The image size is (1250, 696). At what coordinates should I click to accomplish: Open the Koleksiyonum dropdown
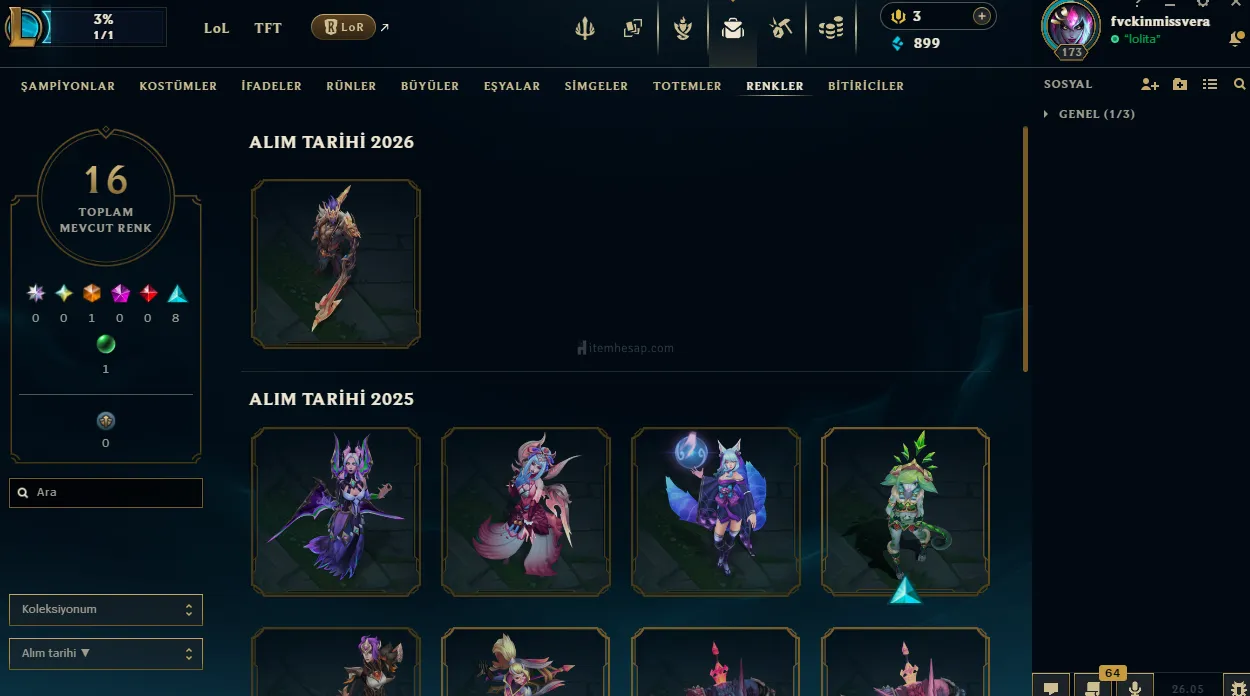(106, 609)
